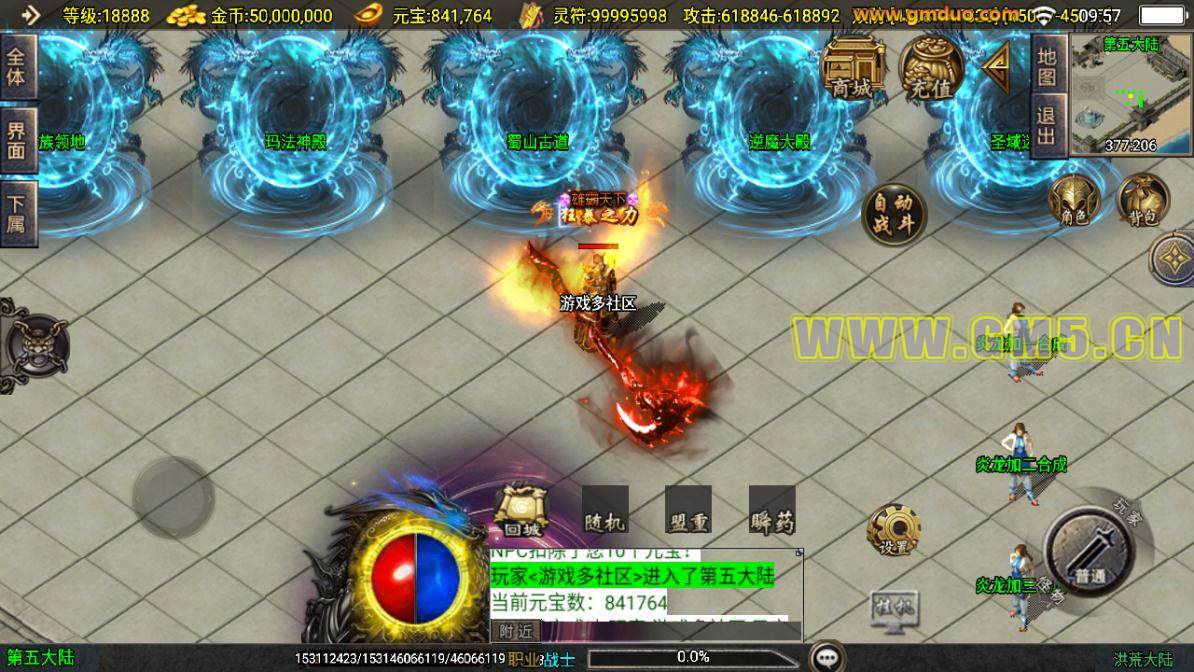Open the 地图 map panel
Viewport: 1194px width, 672px height.
pyautogui.click(x=1047, y=66)
